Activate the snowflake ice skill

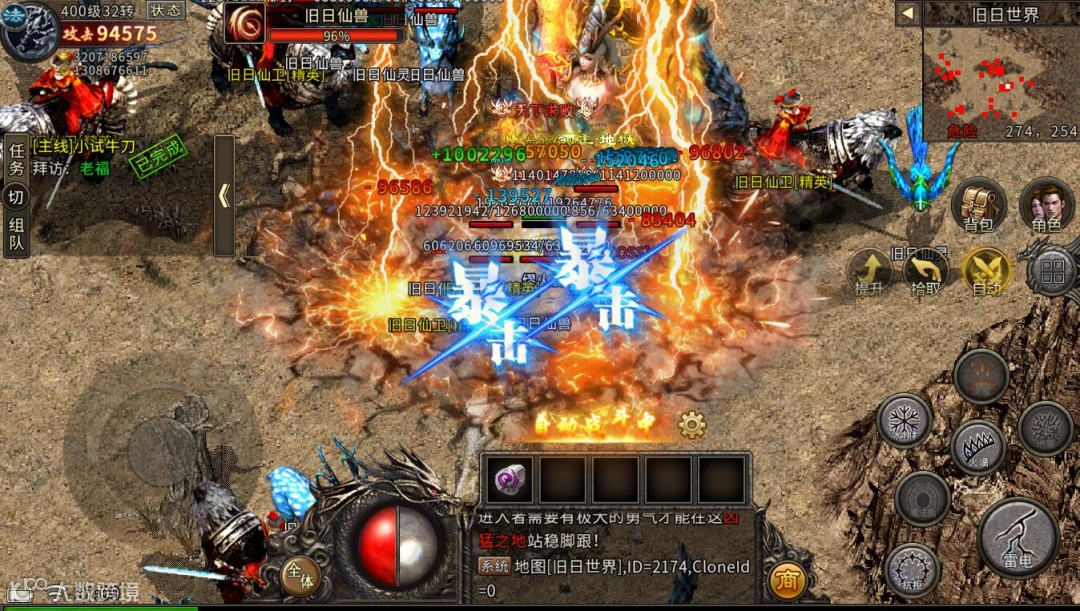coord(904,420)
